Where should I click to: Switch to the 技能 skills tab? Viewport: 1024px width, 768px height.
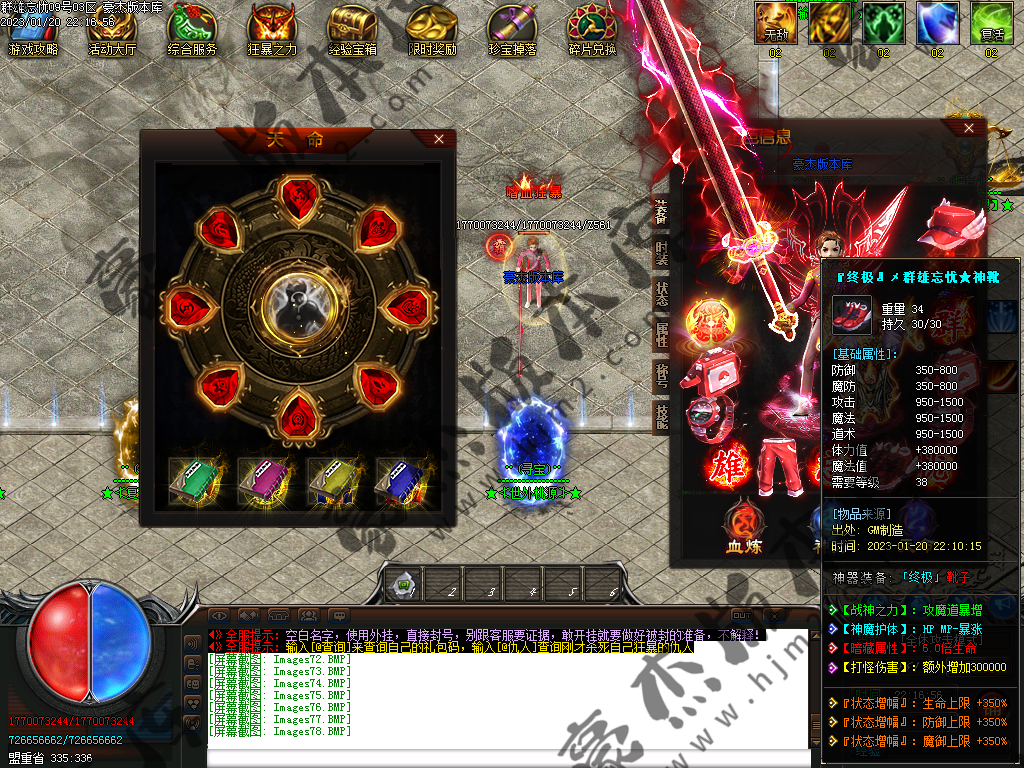pyautogui.click(x=662, y=416)
